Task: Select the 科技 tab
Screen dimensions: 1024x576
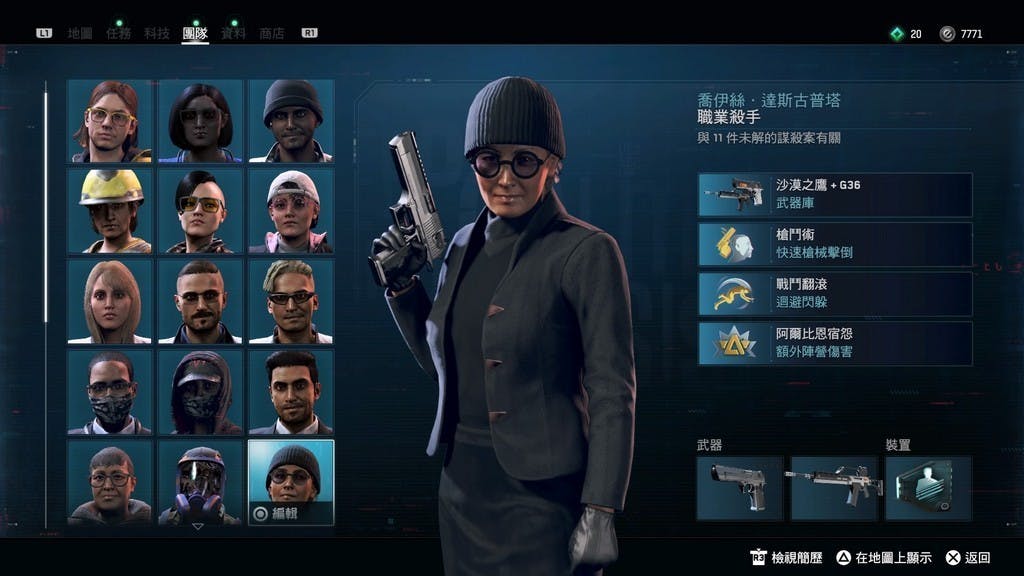Action: 156,33
